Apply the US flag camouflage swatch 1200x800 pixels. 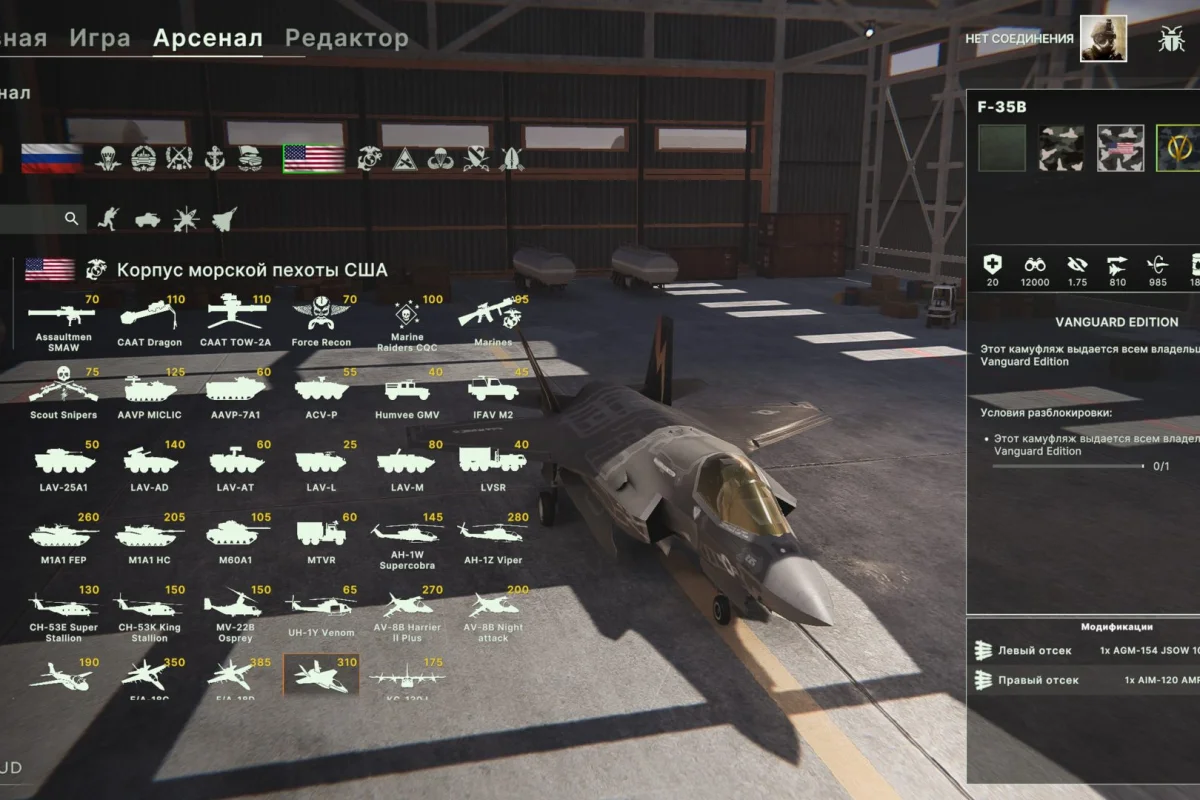point(1120,148)
